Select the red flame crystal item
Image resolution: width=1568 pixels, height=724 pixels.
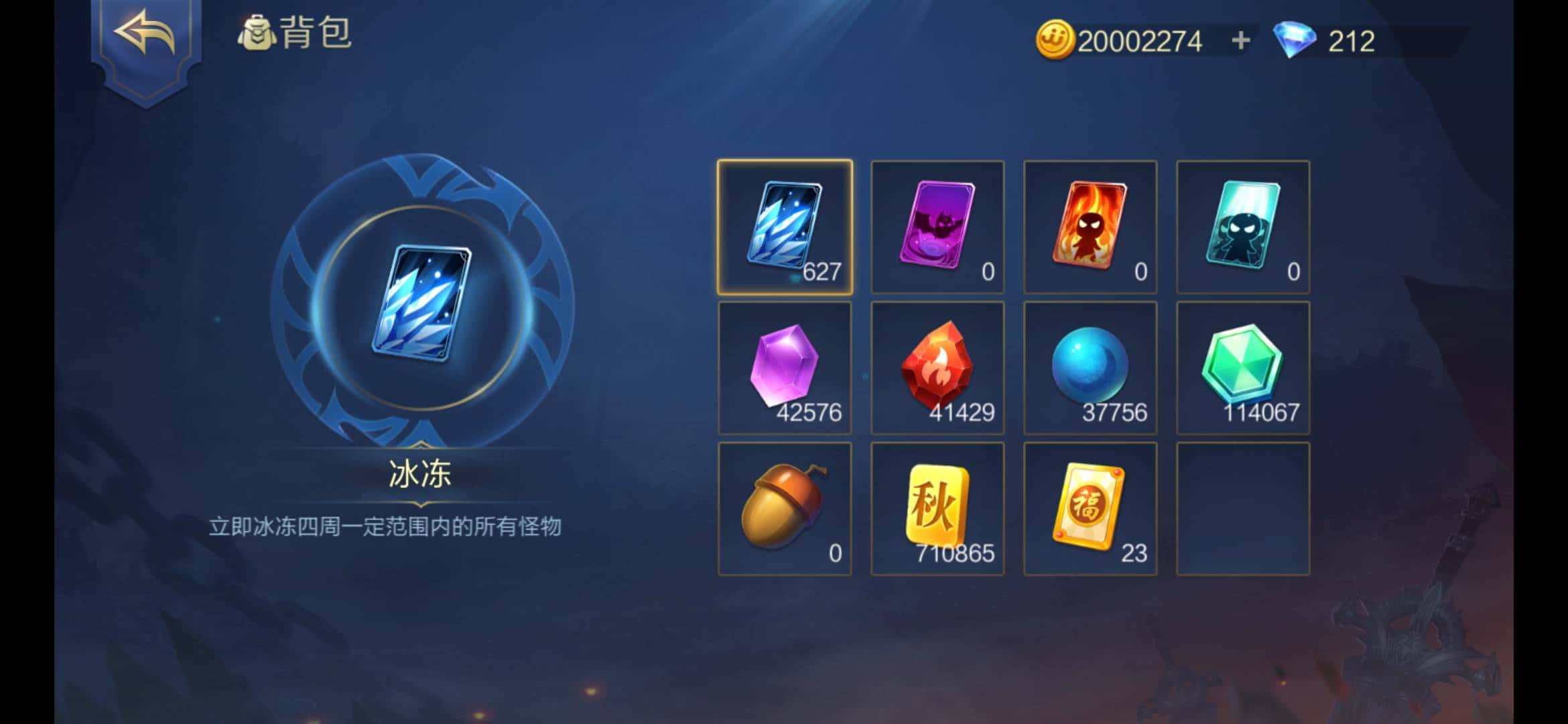click(937, 369)
